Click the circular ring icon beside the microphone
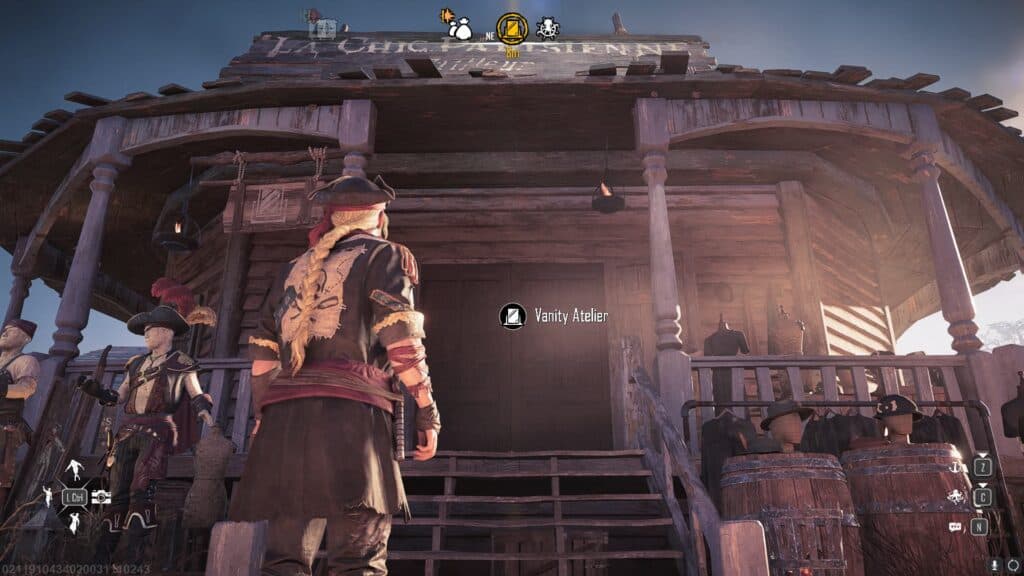Screen dimensions: 1024x576 (x=1012, y=564)
